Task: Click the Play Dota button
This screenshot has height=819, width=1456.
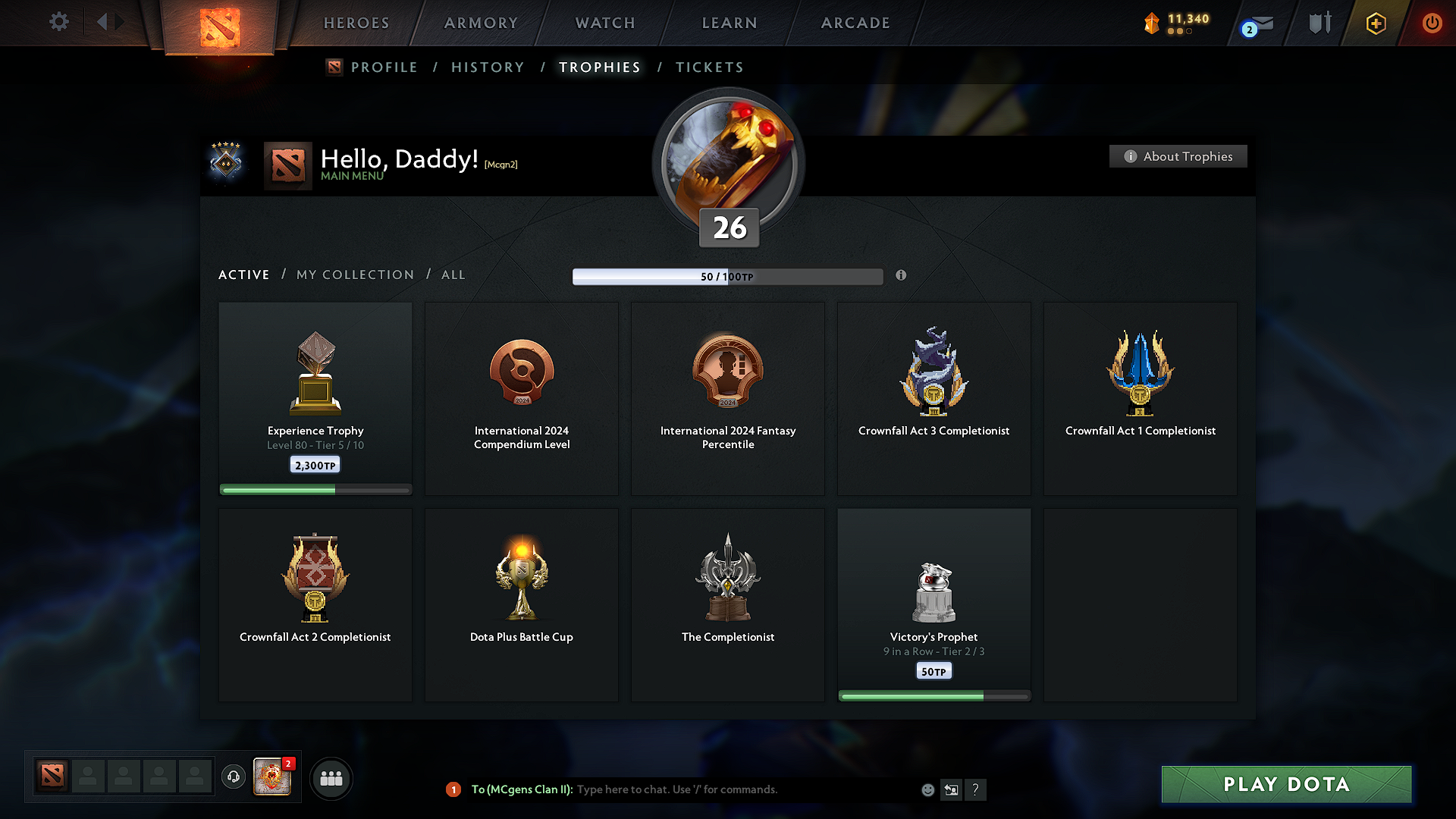Action: 1286,784
